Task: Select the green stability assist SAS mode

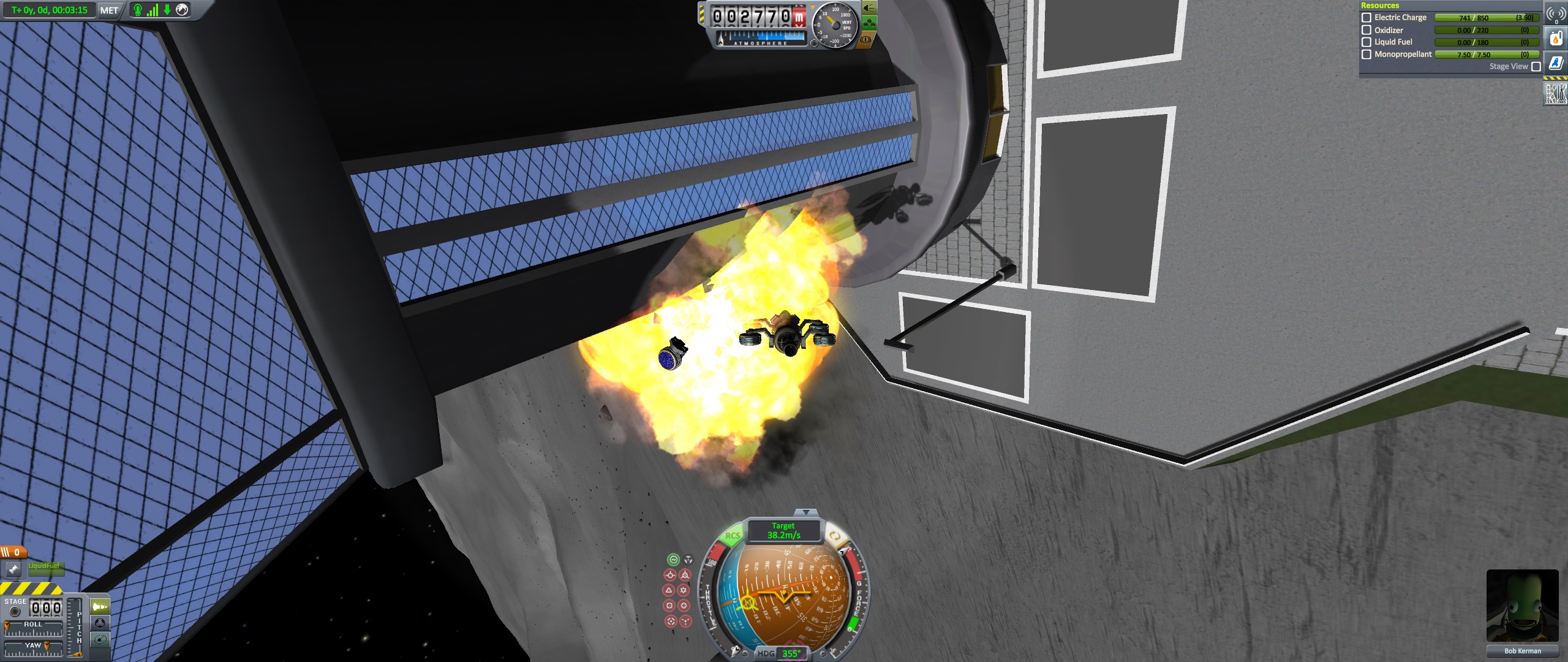Action: coord(673,560)
